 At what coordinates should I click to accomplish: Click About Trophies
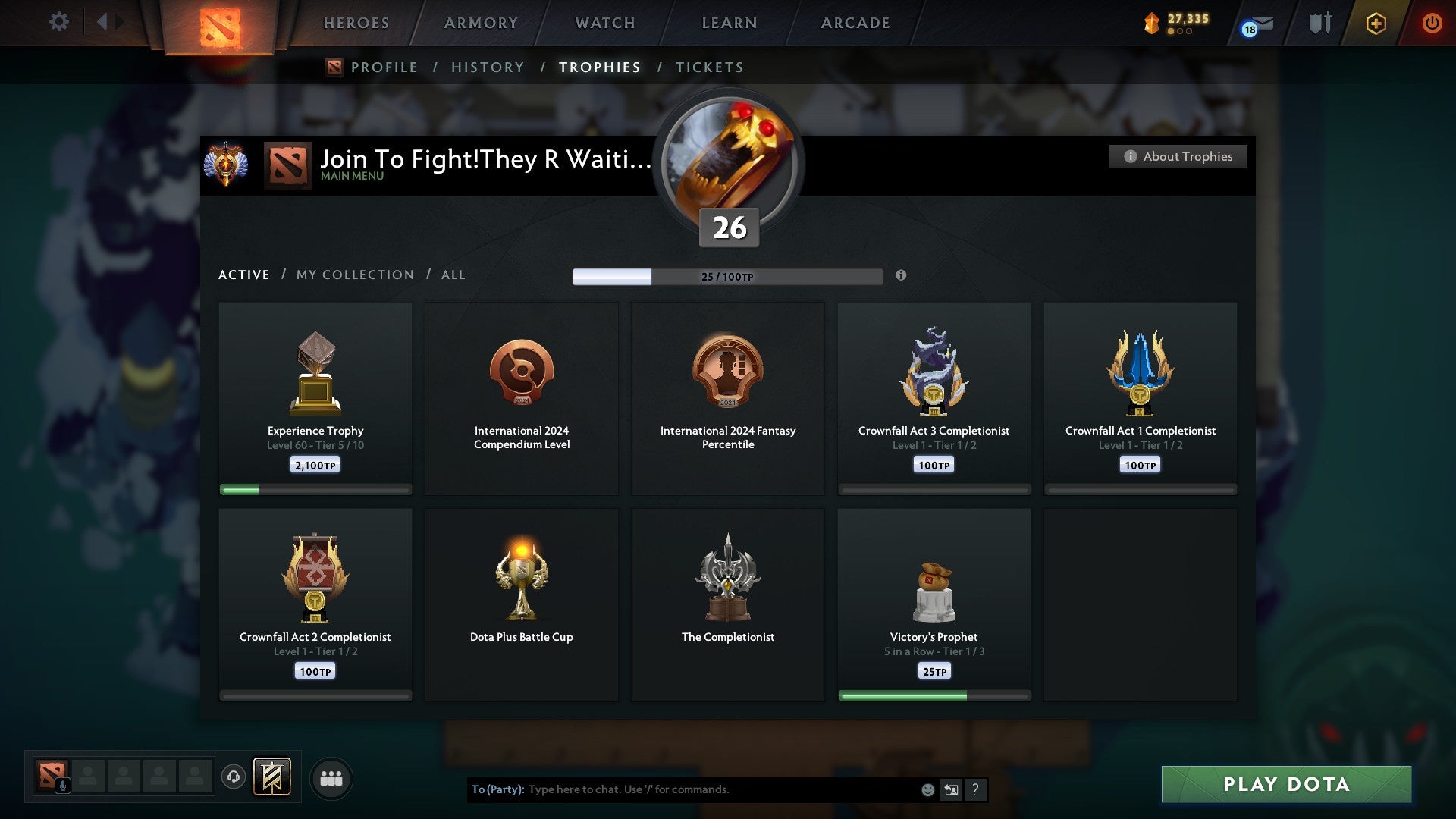[1178, 156]
